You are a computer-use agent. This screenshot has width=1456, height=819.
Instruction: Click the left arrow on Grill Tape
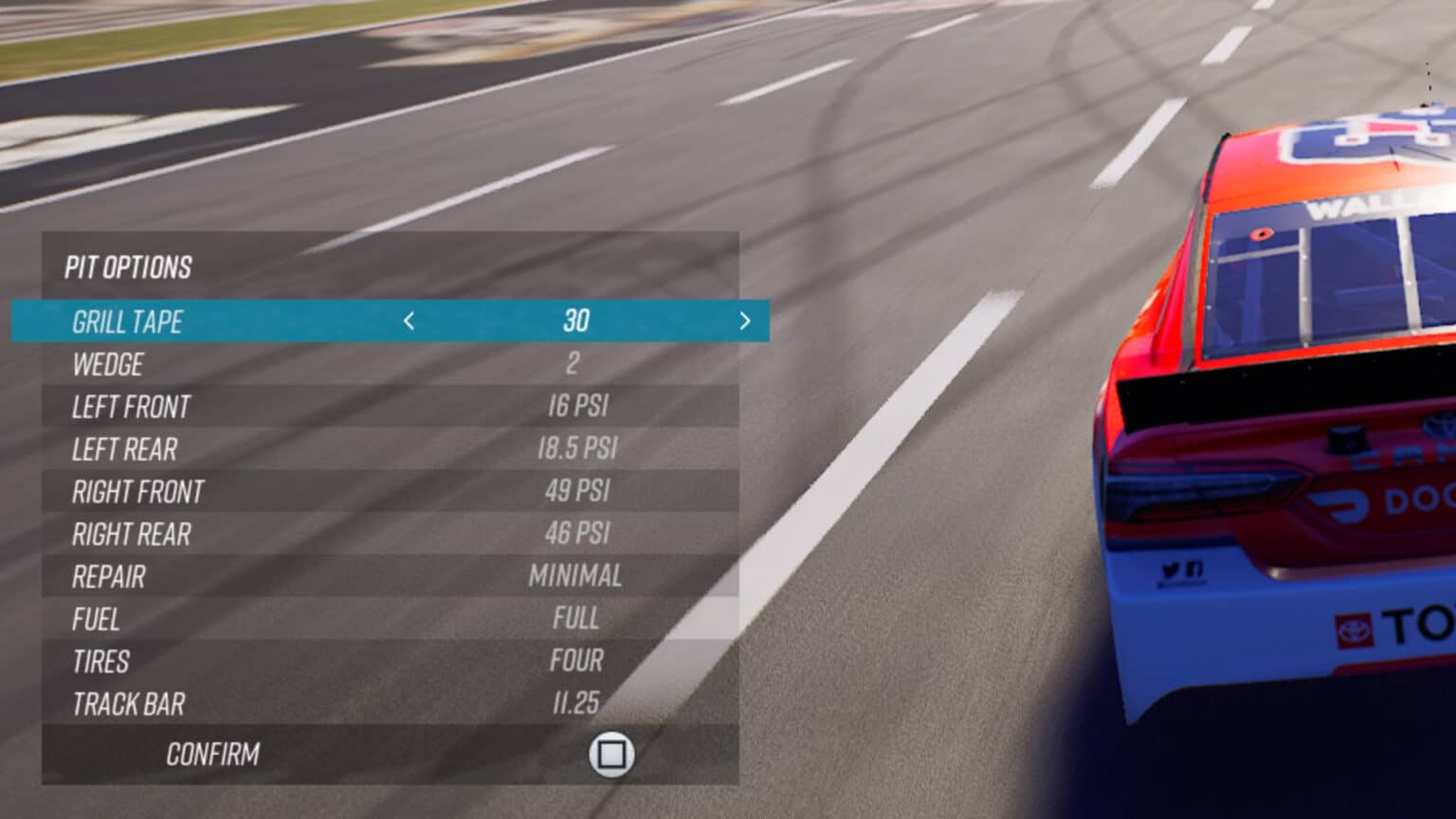click(x=408, y=322)
